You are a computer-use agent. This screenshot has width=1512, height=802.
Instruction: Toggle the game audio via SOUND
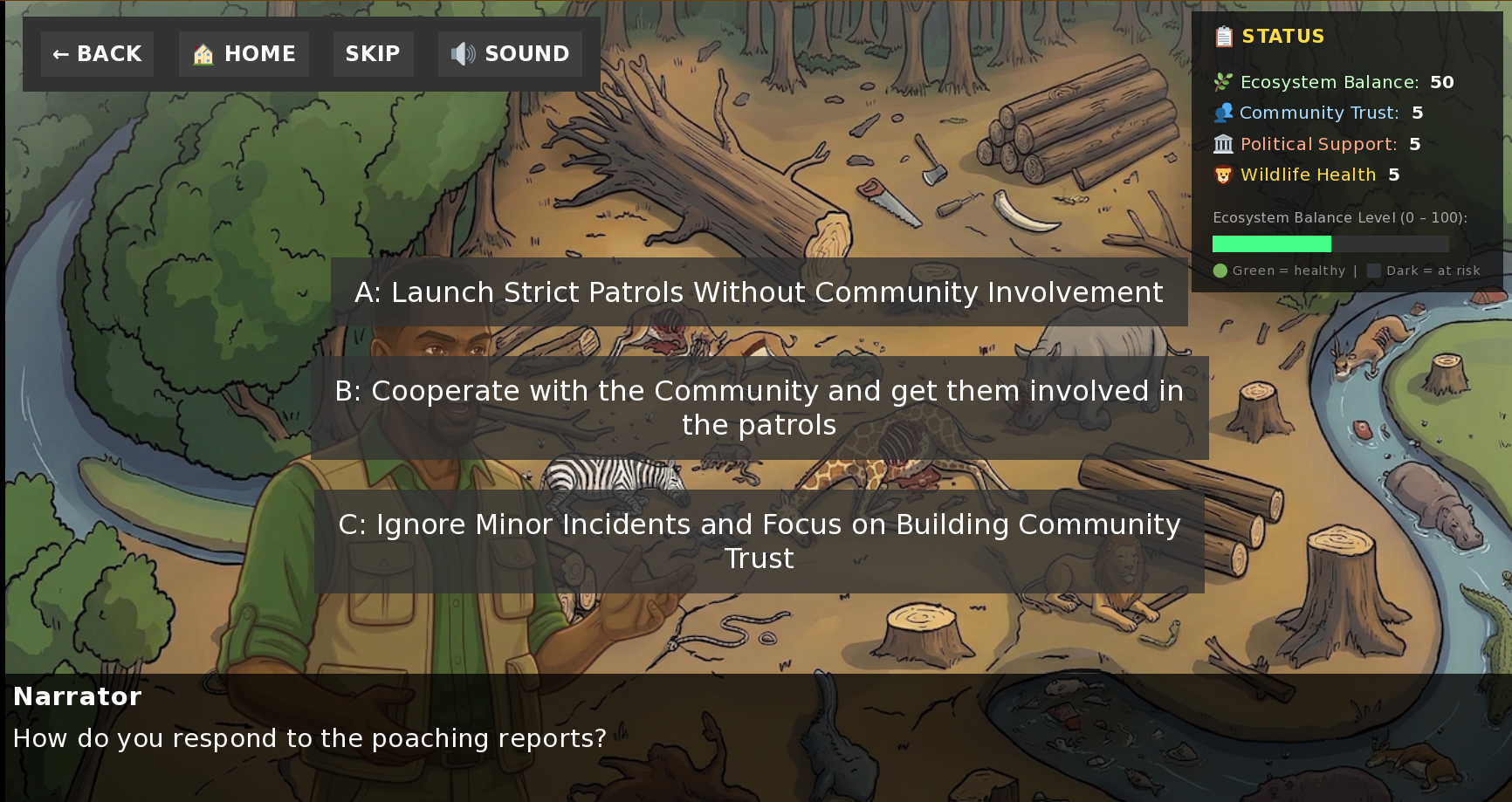coord(510,53)
